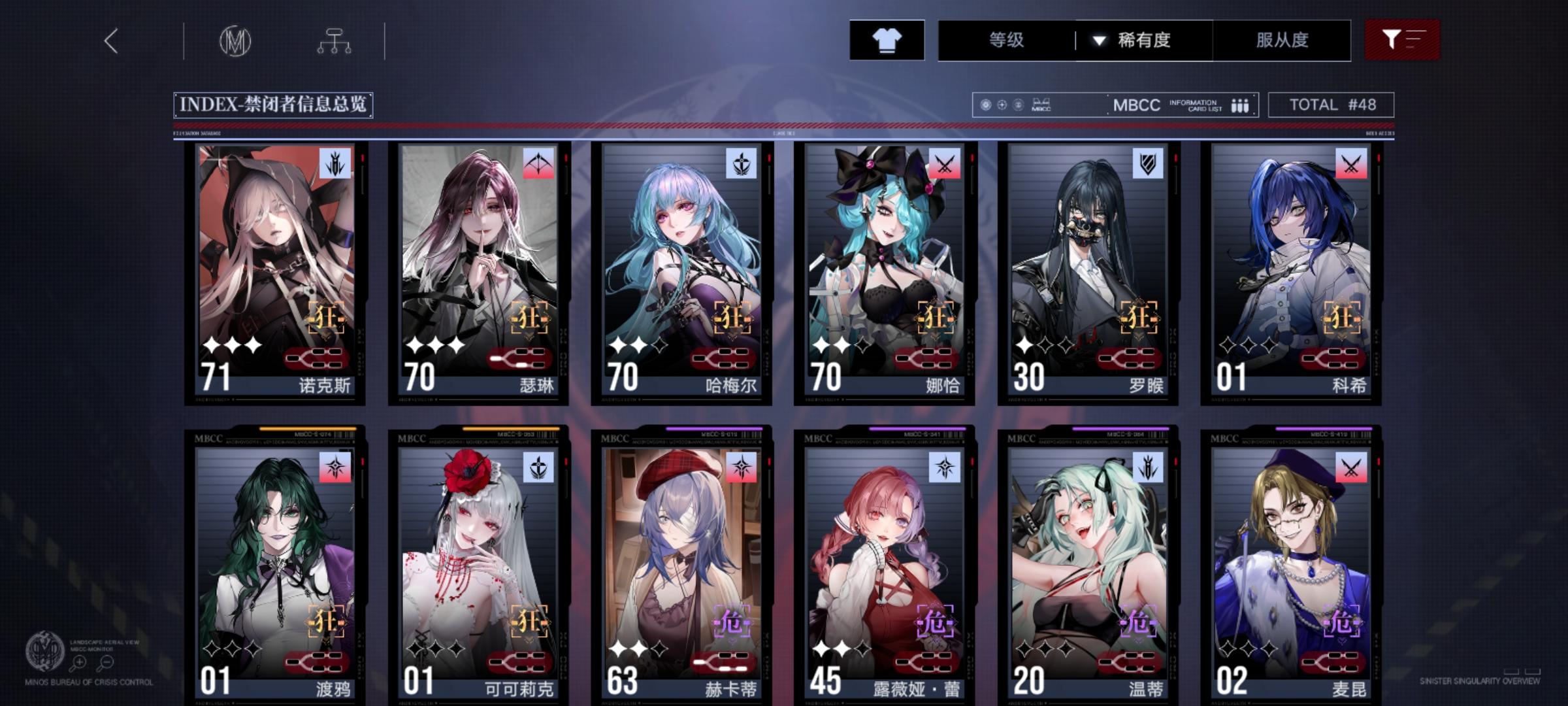Click the back arrow navigation icon
The image size is (1568, 706).
click(x=111, y=41)
